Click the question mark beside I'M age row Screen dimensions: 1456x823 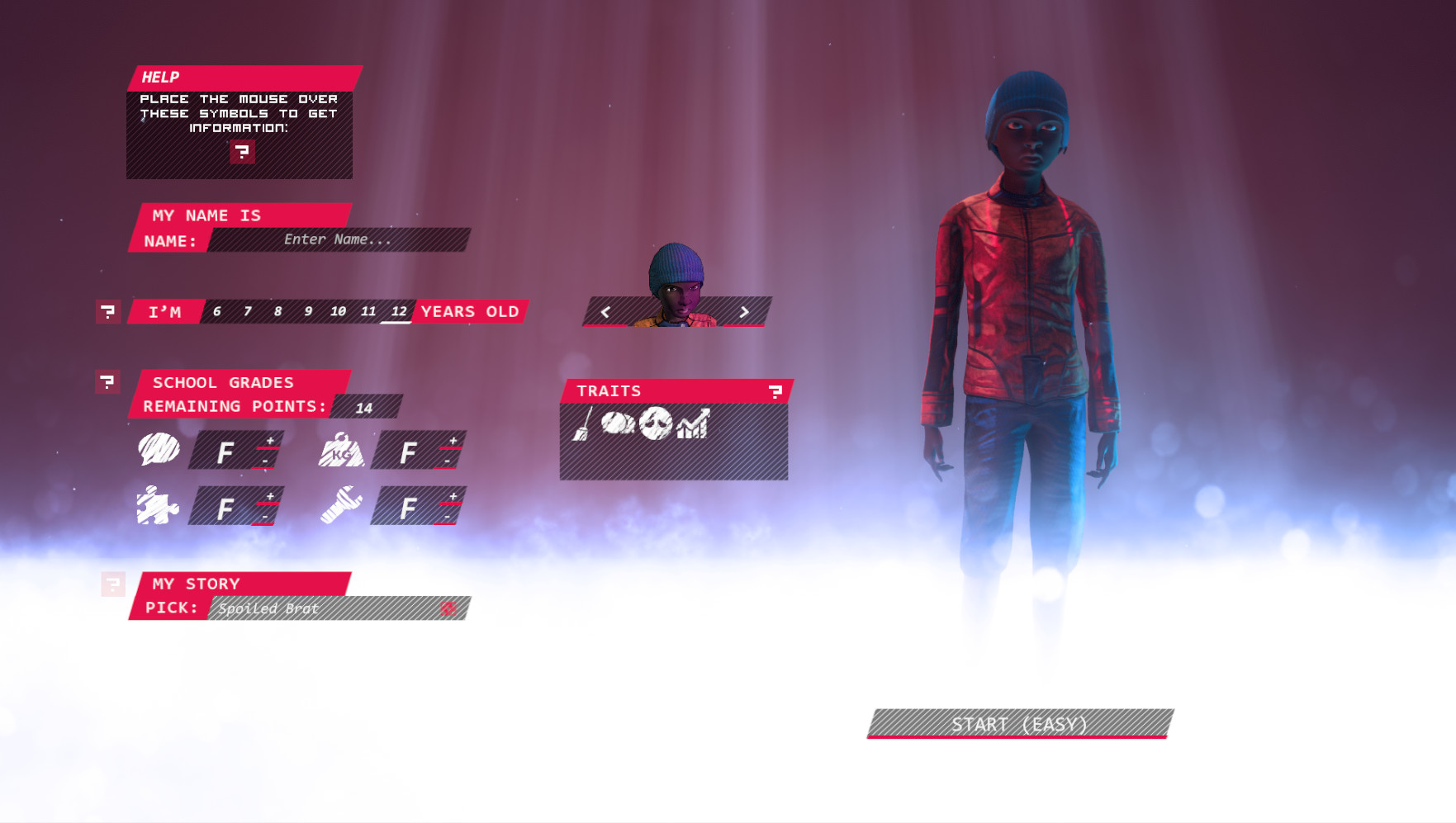point(108,312)
